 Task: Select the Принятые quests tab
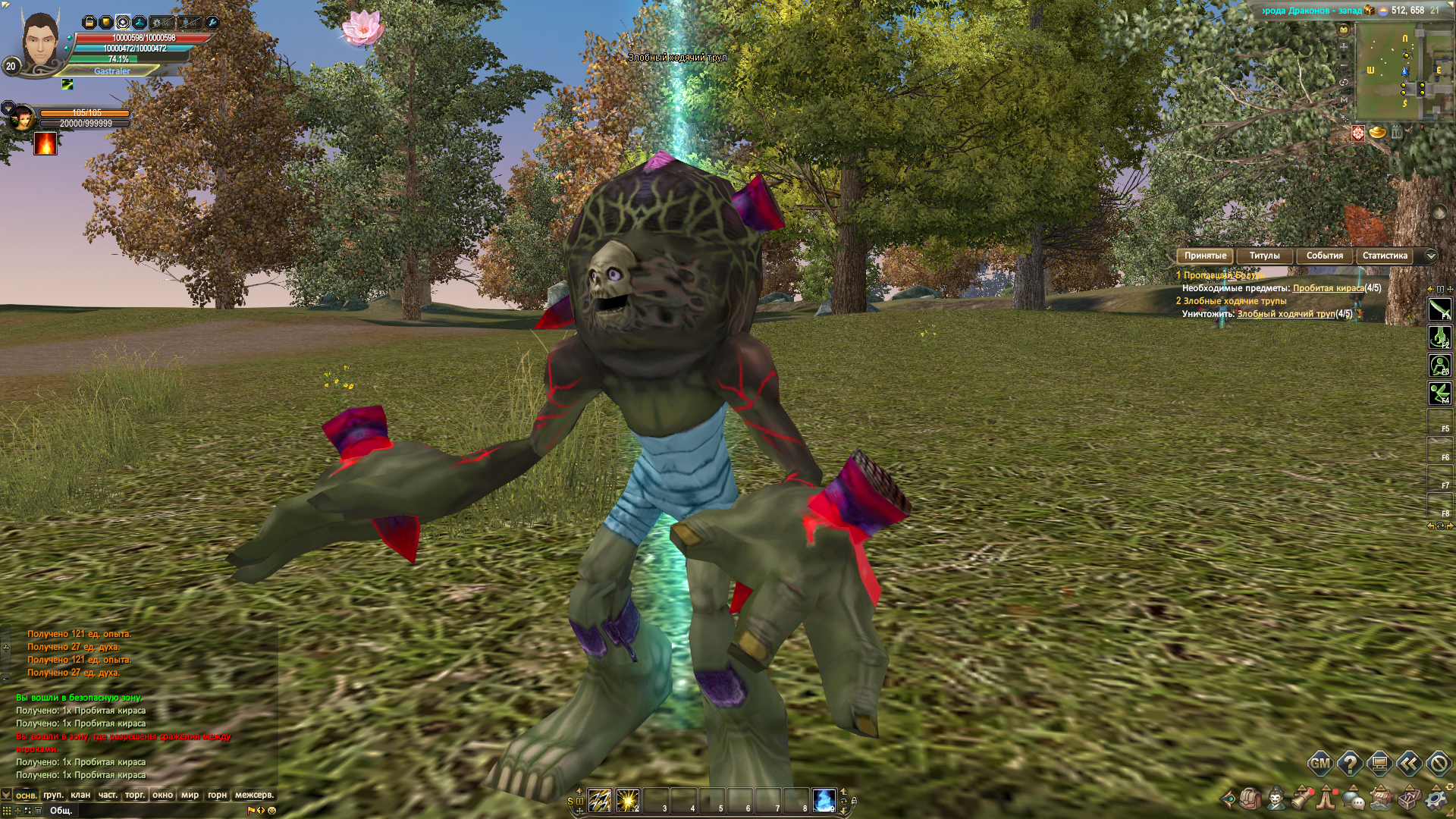click(1205, 256)
